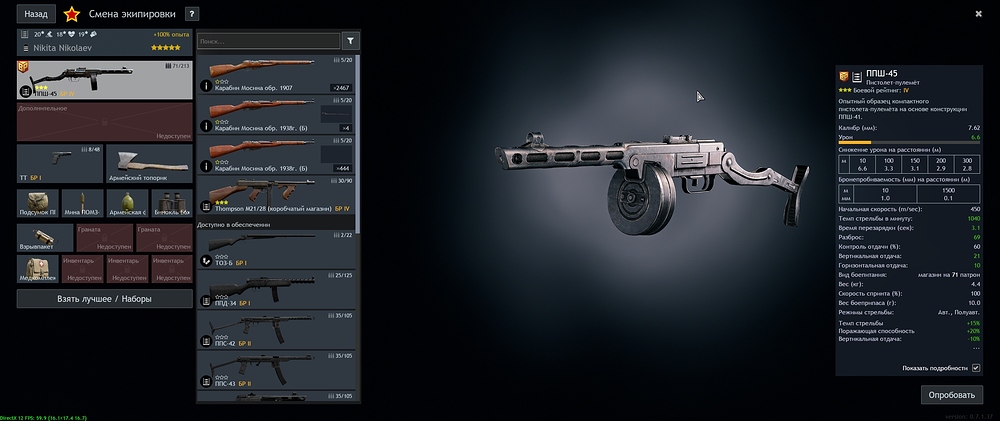Select the Мина ПОМЗ mine slot

(83, 203)
